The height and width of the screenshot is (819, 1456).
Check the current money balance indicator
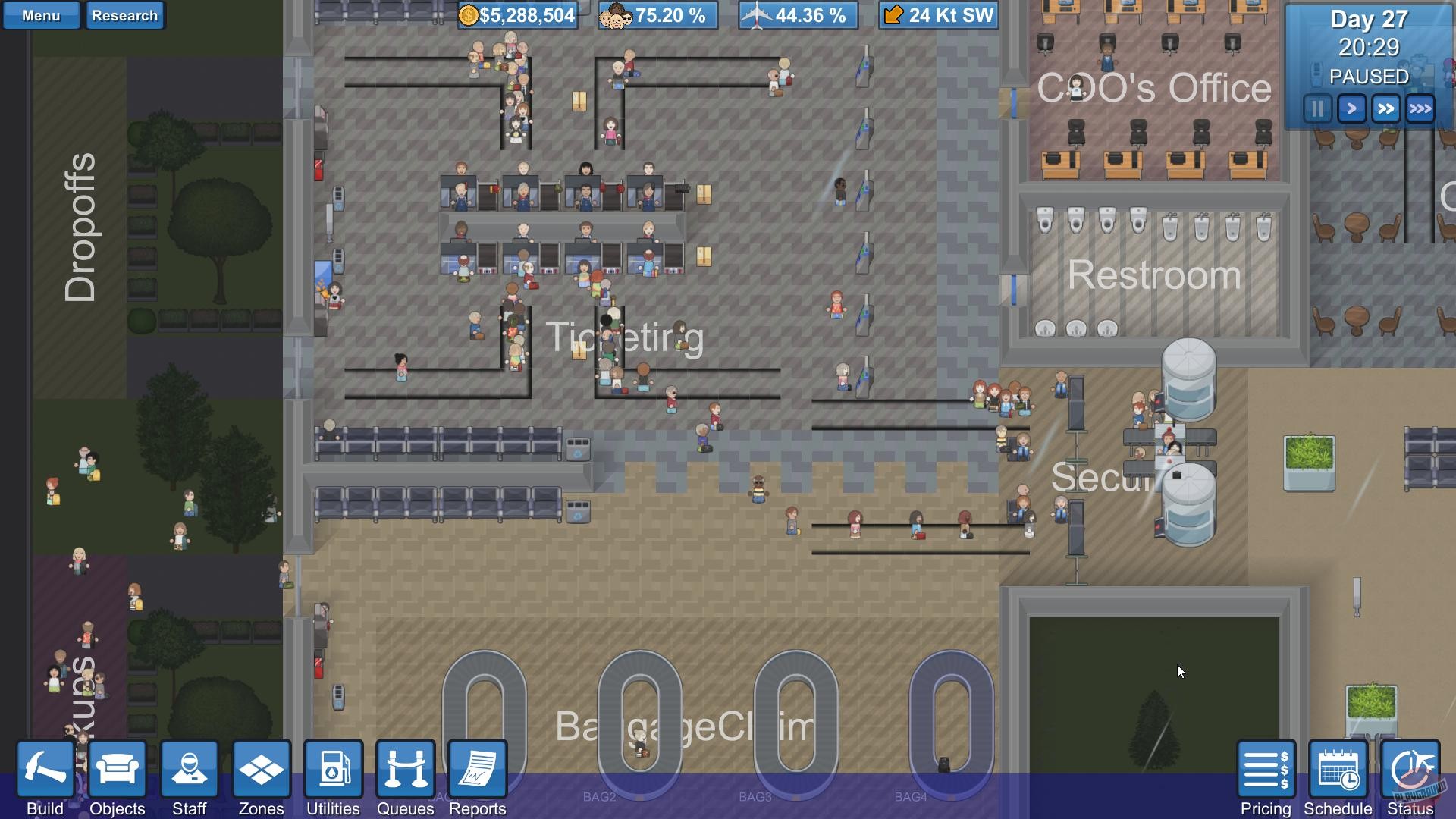click(518, 14)
